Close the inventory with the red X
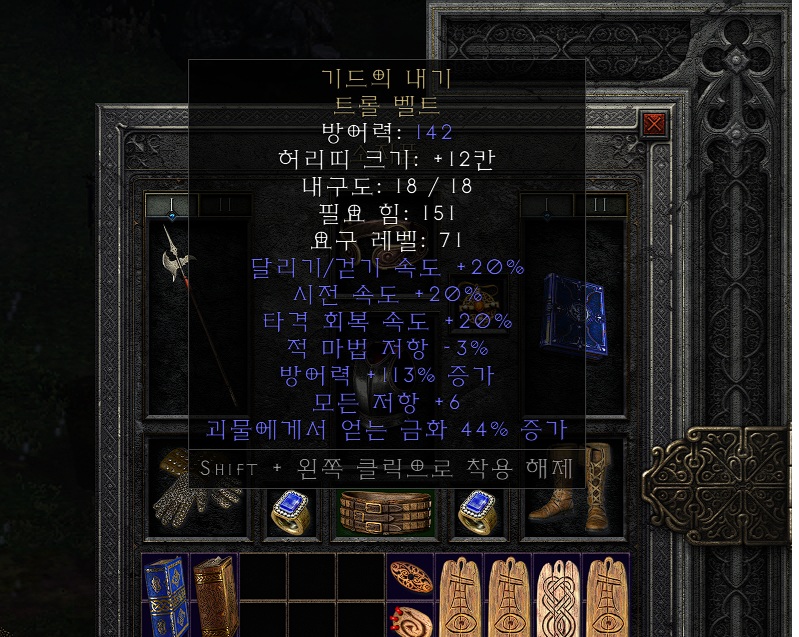 655,124
